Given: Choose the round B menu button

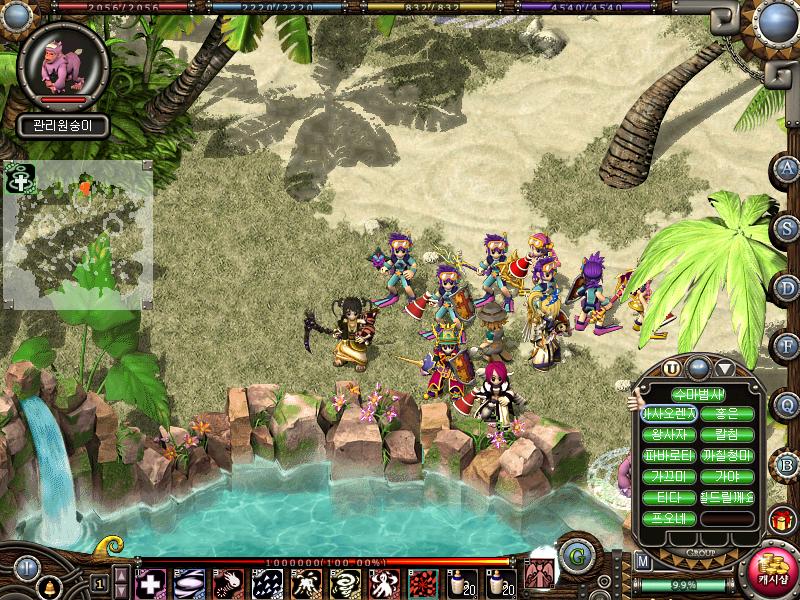Looking at the screenshot, I should coord(788,464).
